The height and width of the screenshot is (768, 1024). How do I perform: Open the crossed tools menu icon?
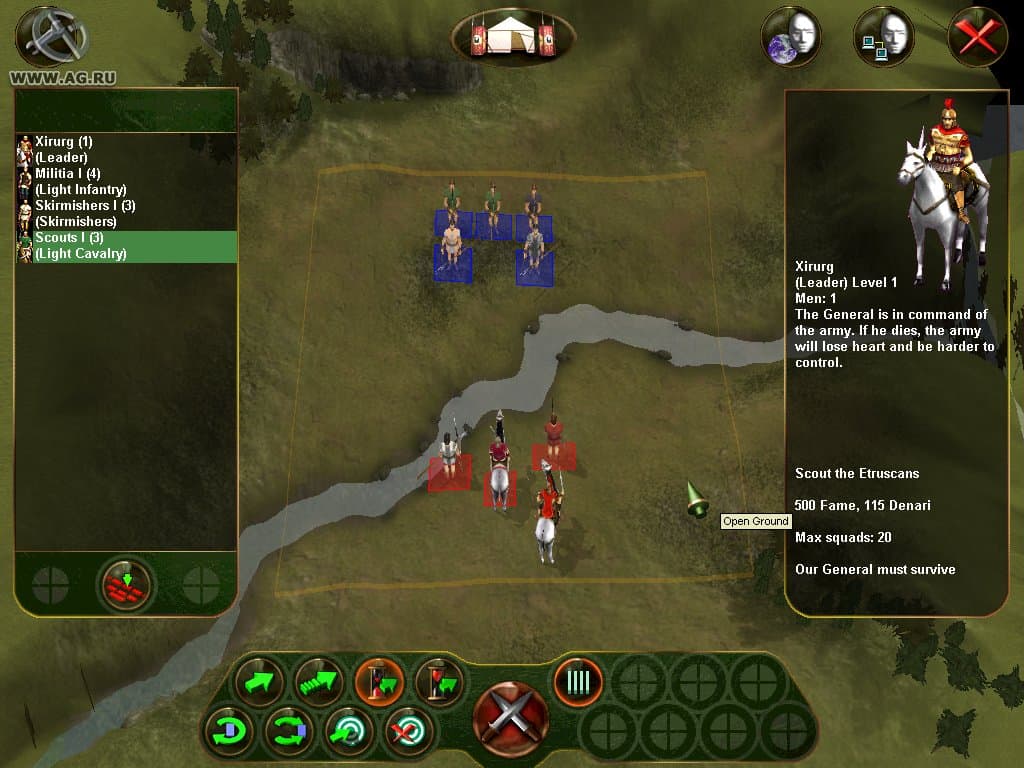46,36
